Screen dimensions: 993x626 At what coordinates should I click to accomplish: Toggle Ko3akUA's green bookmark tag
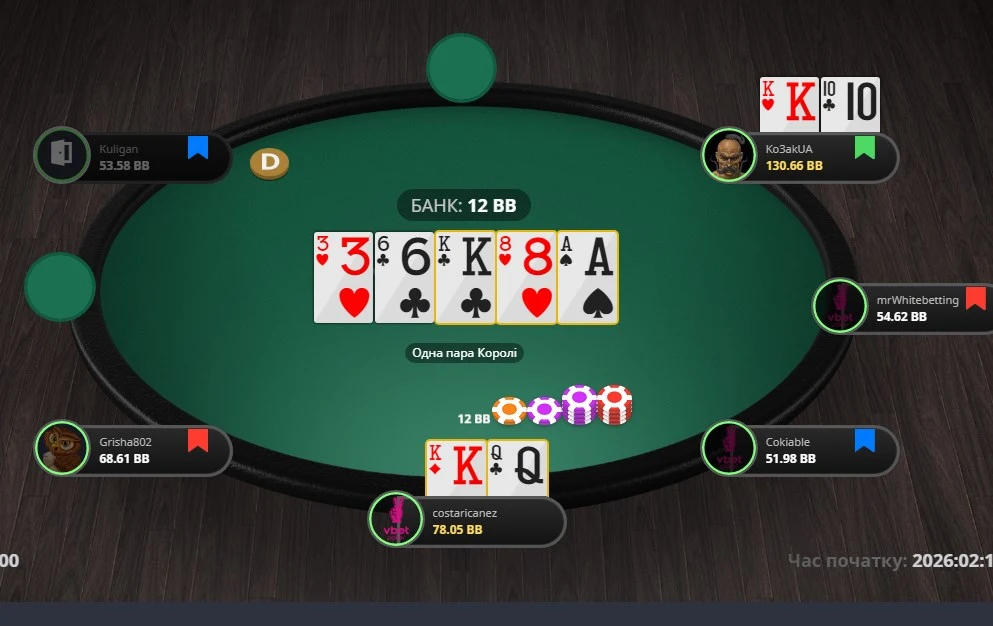[x=864, y=148]
